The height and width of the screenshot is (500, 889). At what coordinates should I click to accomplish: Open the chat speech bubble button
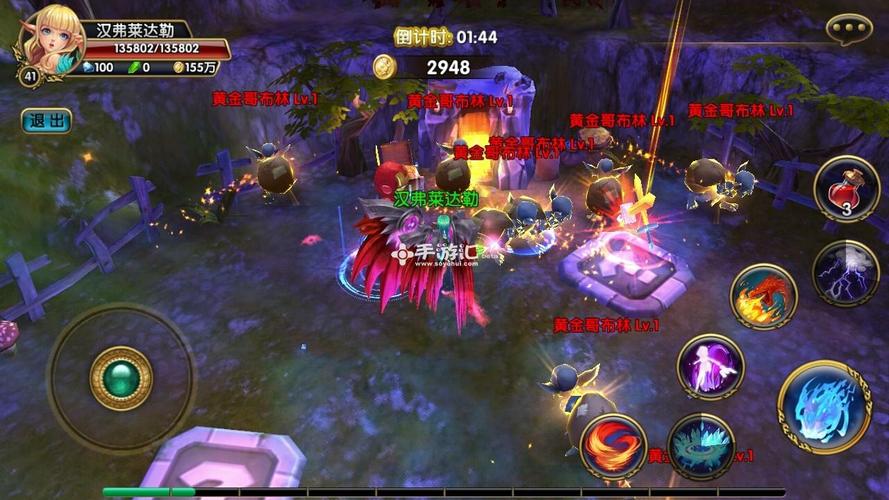(849, 29)
